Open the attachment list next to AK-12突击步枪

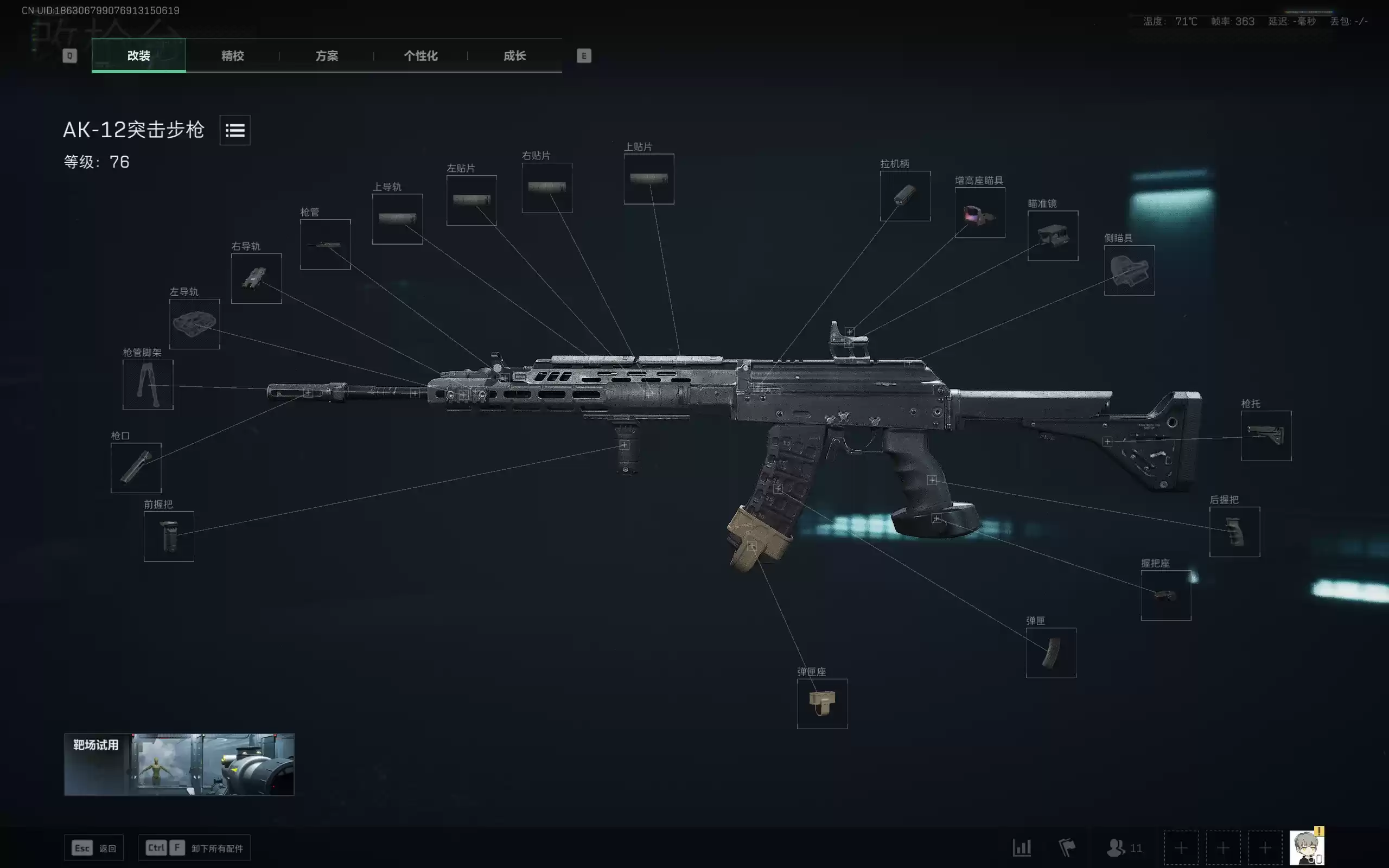tap(235, 130)
